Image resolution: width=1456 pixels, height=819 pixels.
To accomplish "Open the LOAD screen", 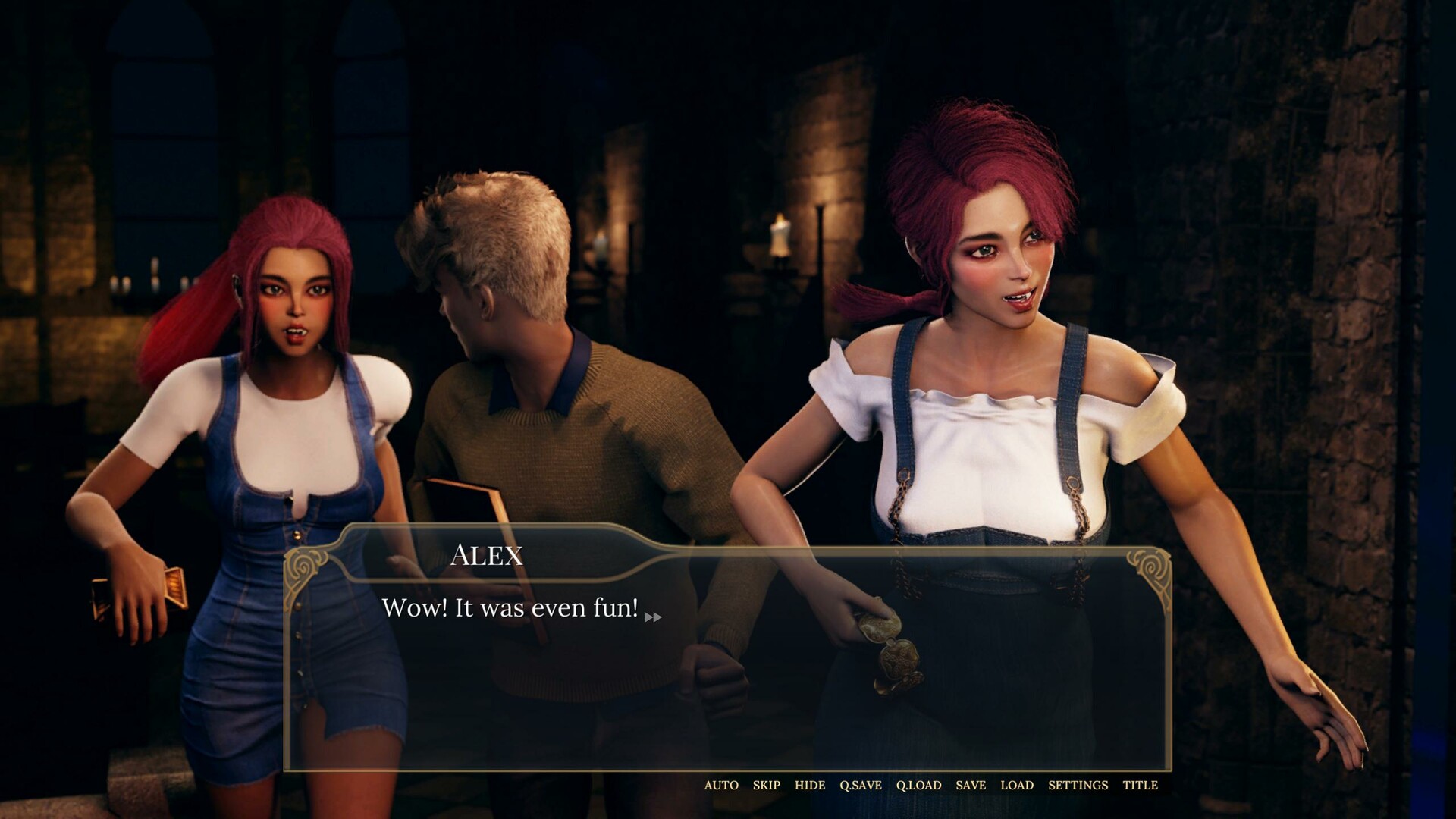I will tap(1016, 786).
